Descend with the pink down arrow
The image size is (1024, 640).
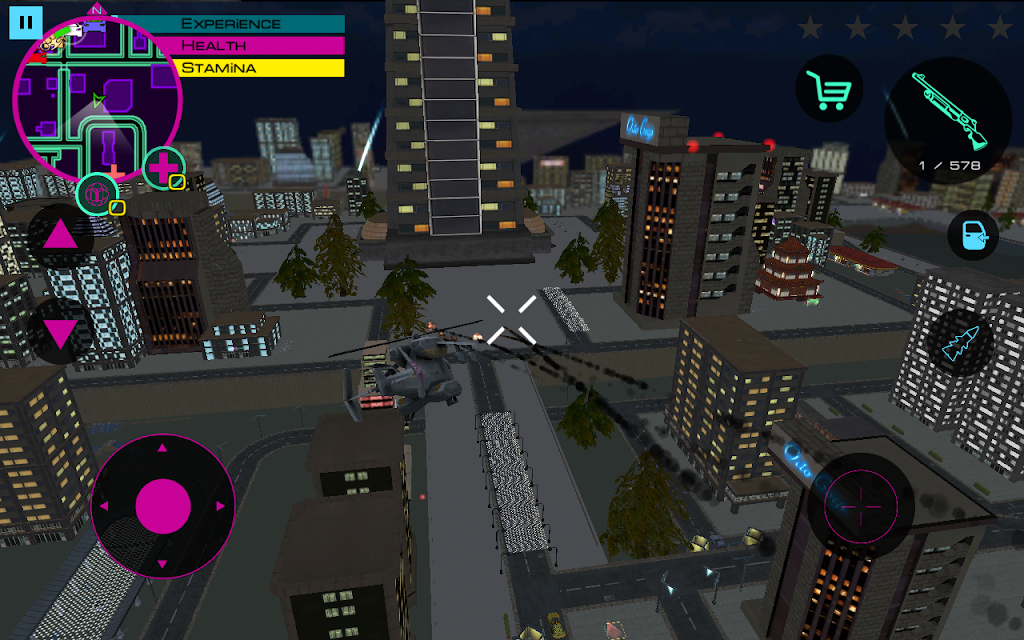60,331
